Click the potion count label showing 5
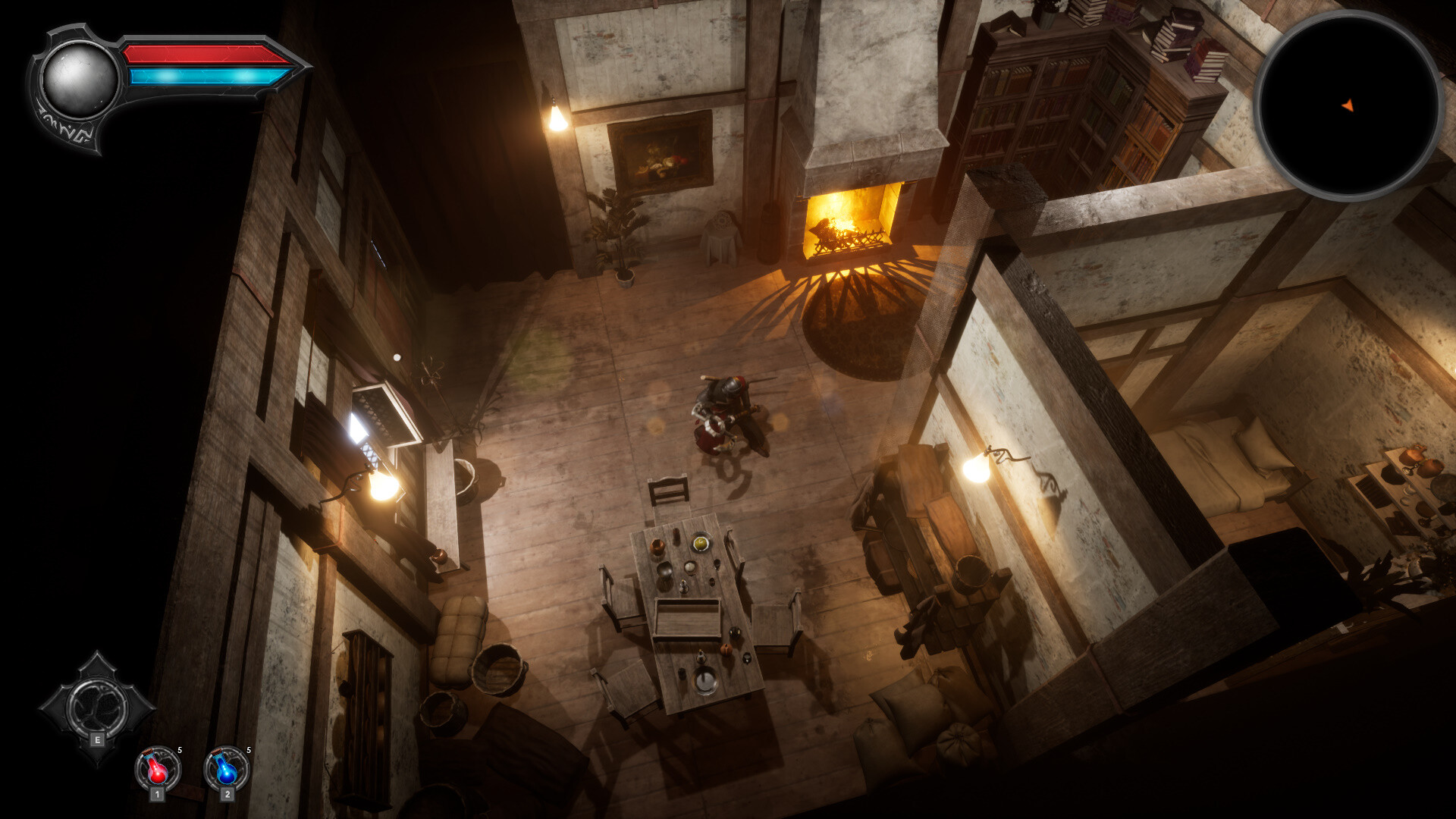Viewport: 1456px width, 819px height. click(x=180, y=749)
